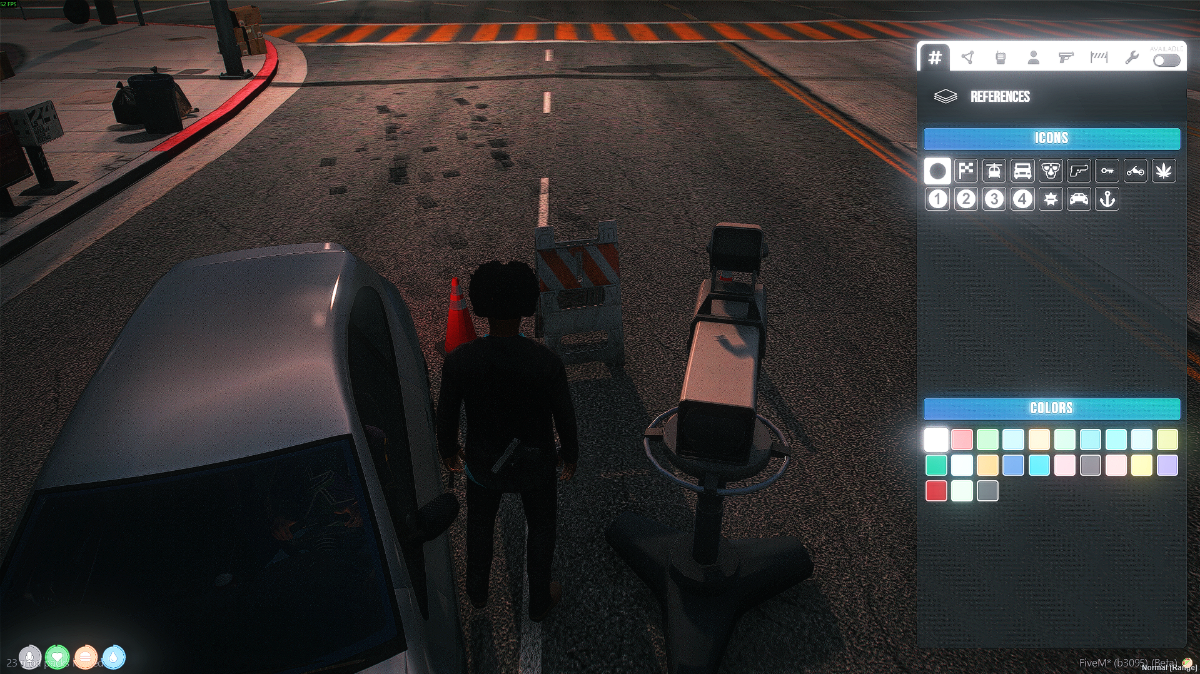Choose the checkered flag reference icon
This screenshot has height=674, width=1200.
pyautogui.click(x=966, y=171)
